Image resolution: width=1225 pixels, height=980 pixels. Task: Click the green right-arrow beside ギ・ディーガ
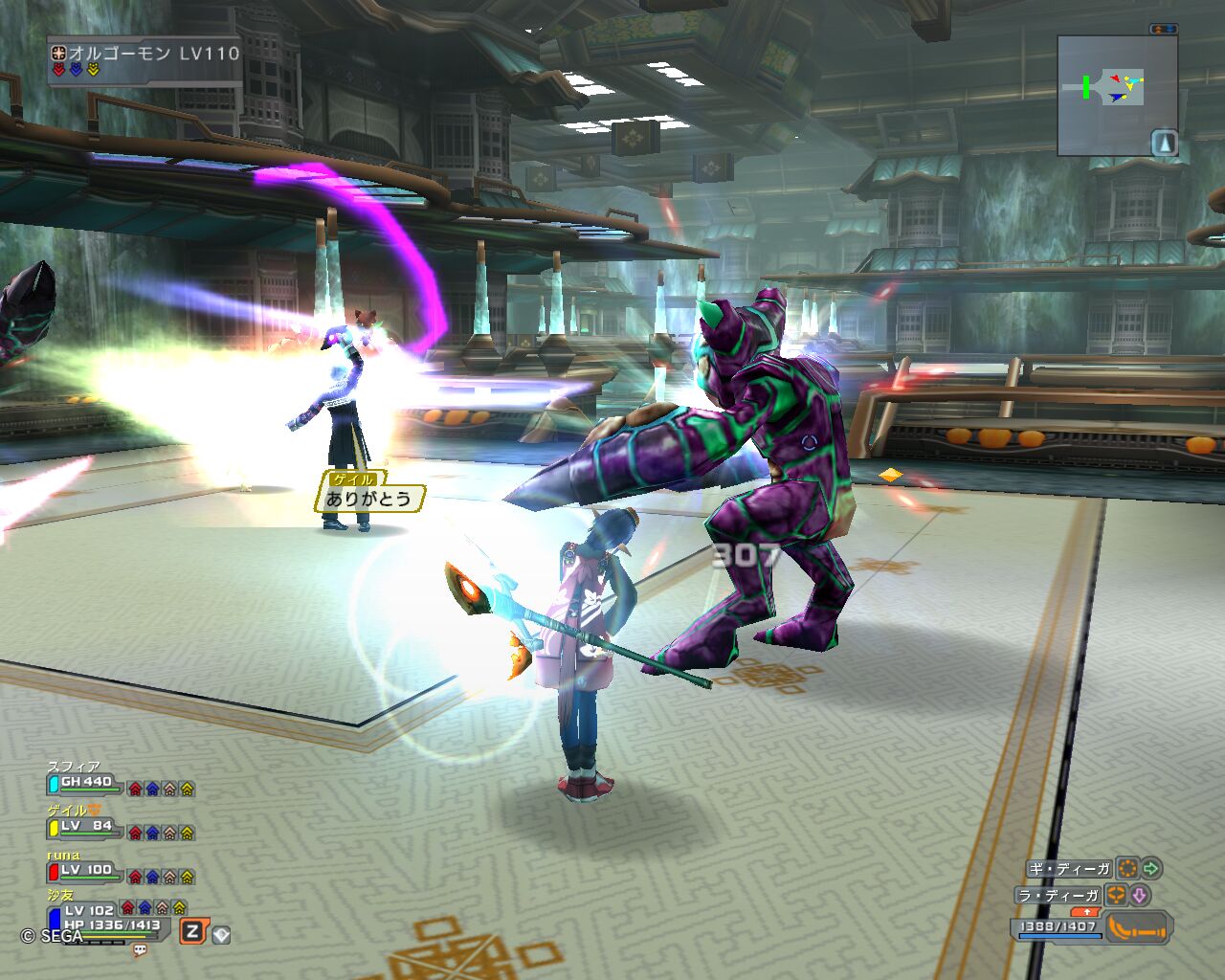[1151, 869]
